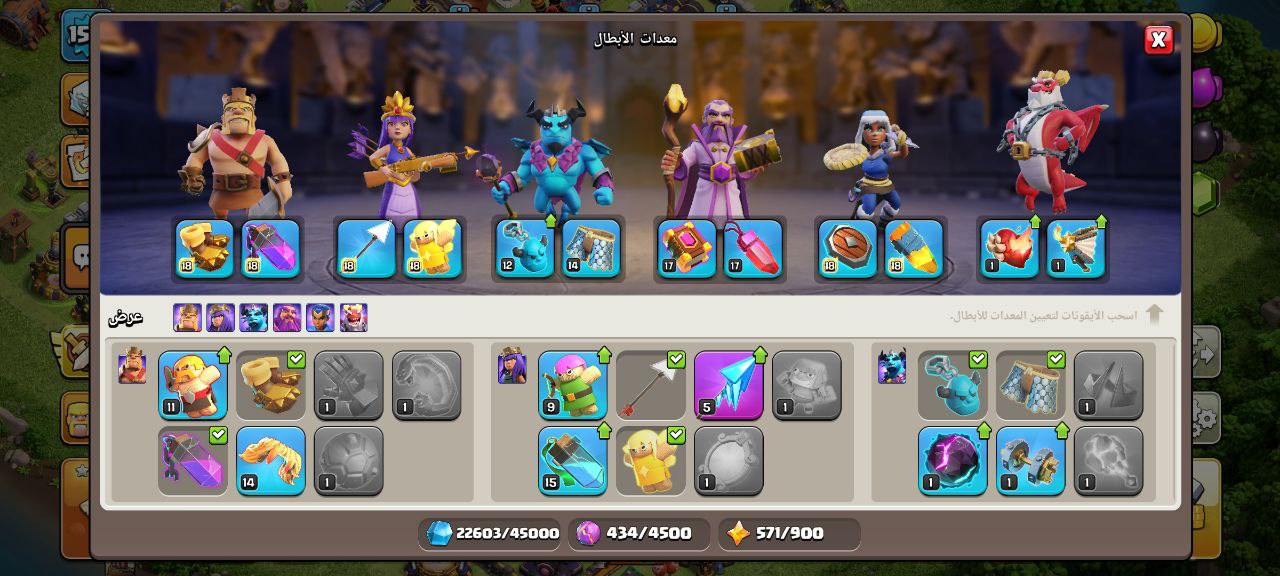Select the level 11 Barbarian Puppet equipment
Screen dimensions: 1280x576
click(x=192, y=385)
